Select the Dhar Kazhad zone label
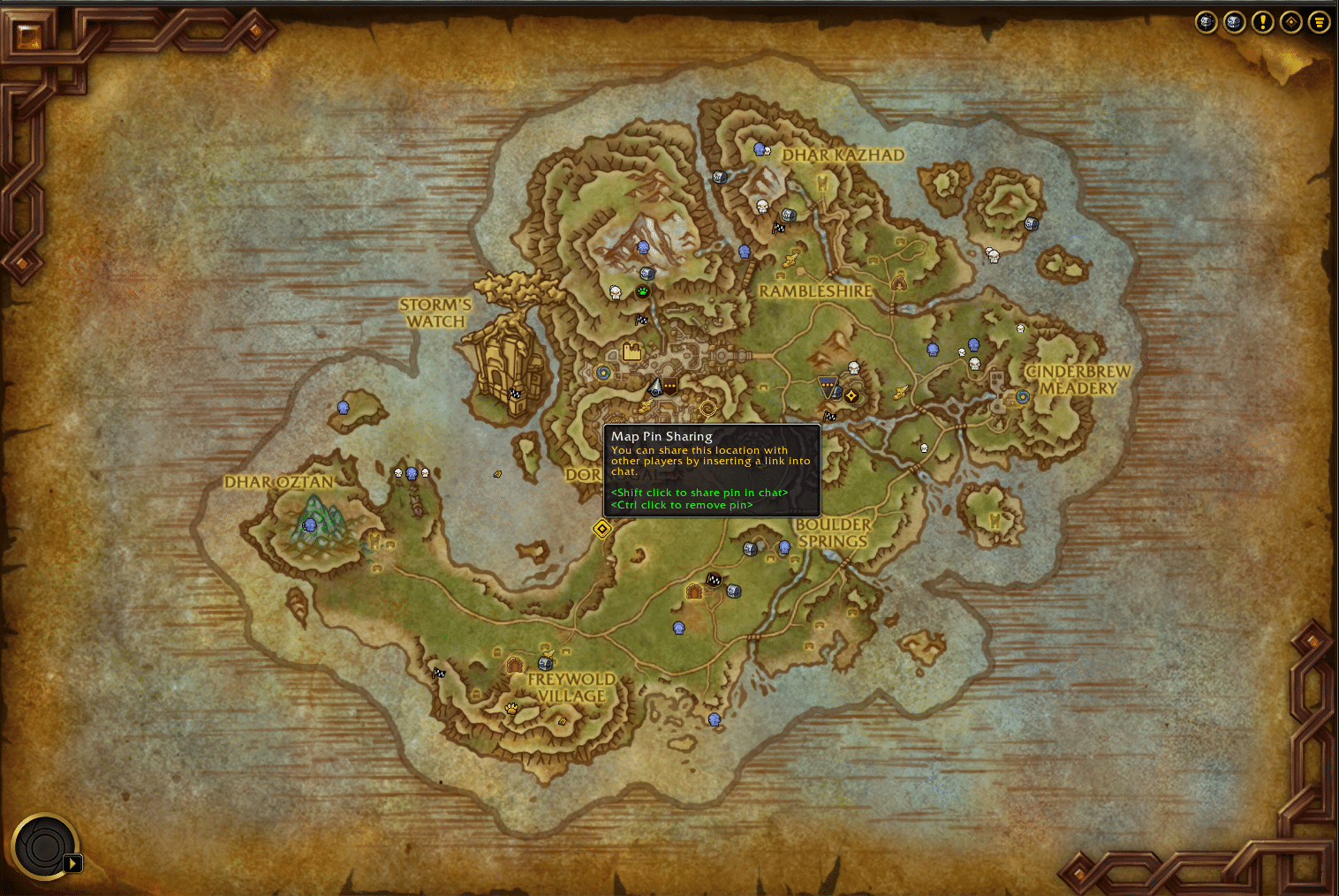Screen dimensions: 1339x896 pos(843,154)
